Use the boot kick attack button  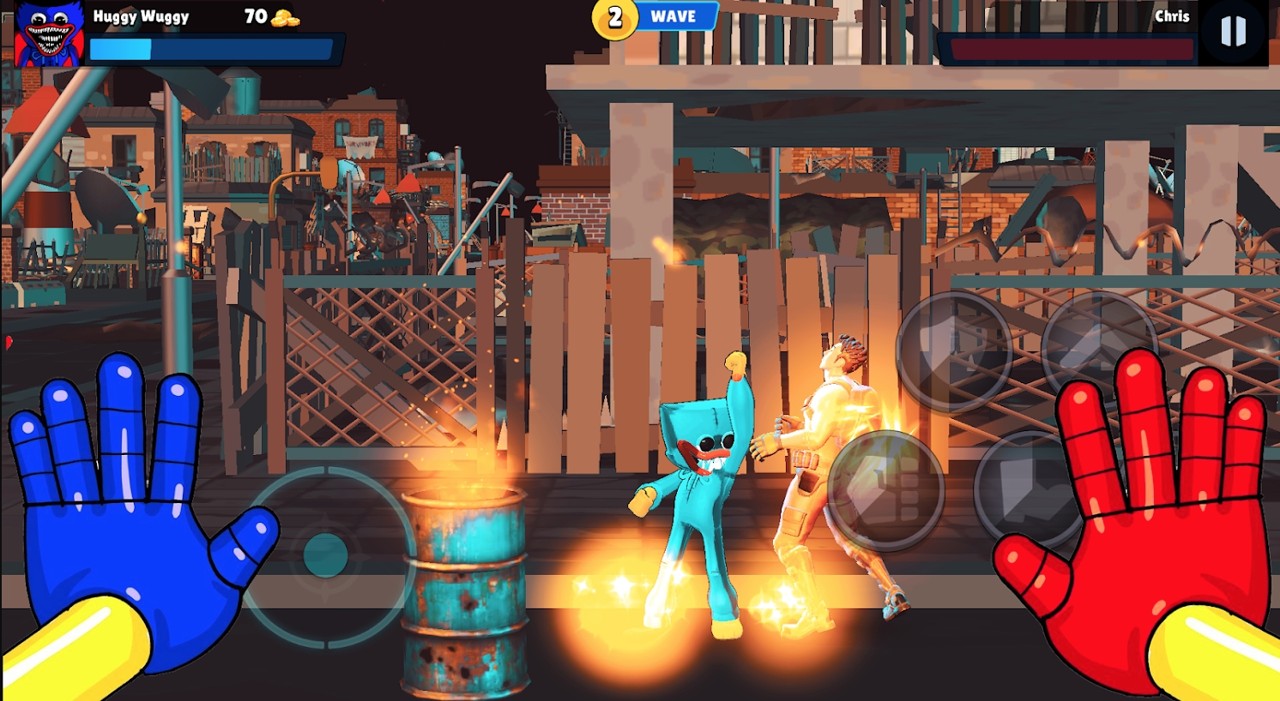tap(1030, 490)
